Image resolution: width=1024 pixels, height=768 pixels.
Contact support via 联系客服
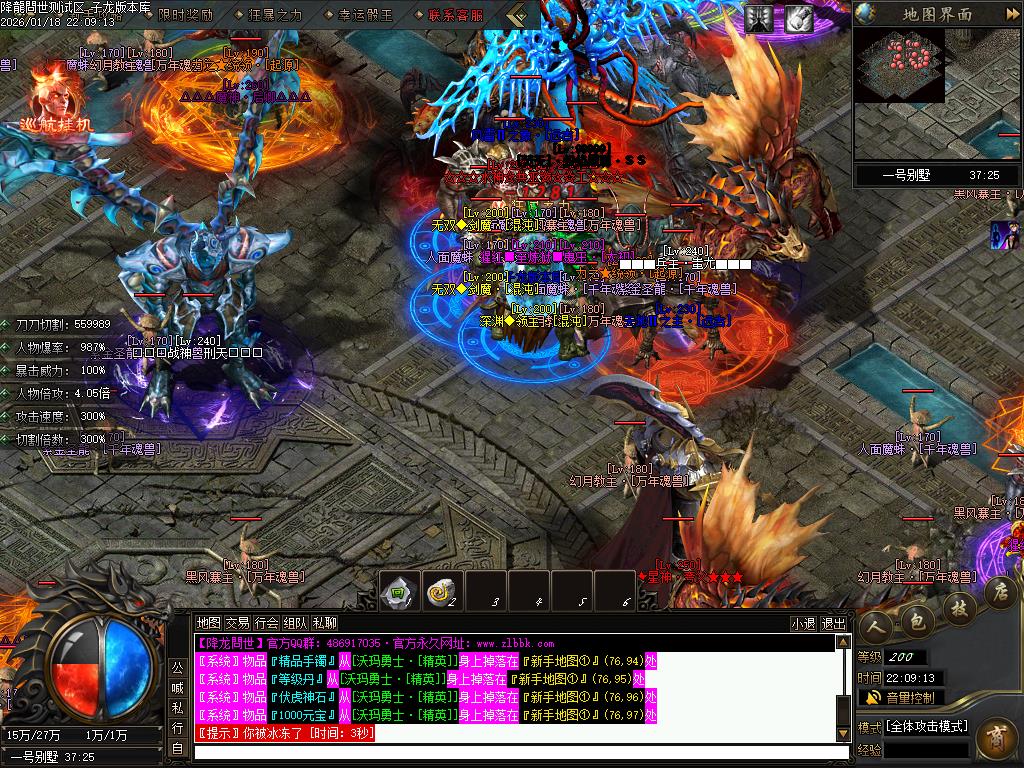coord(456,15)
